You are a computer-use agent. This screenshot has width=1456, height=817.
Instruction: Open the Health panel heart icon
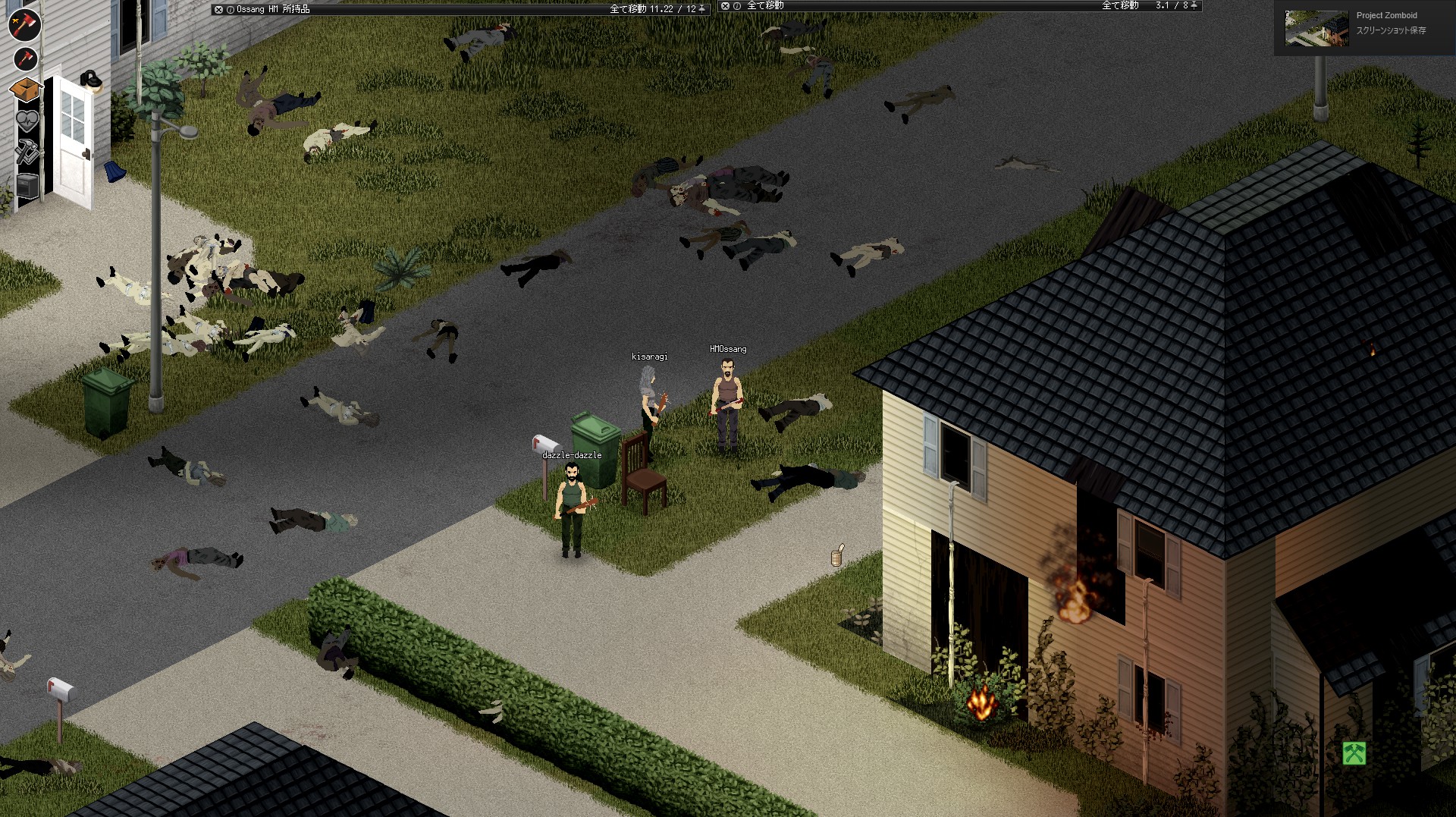[26, 121]
